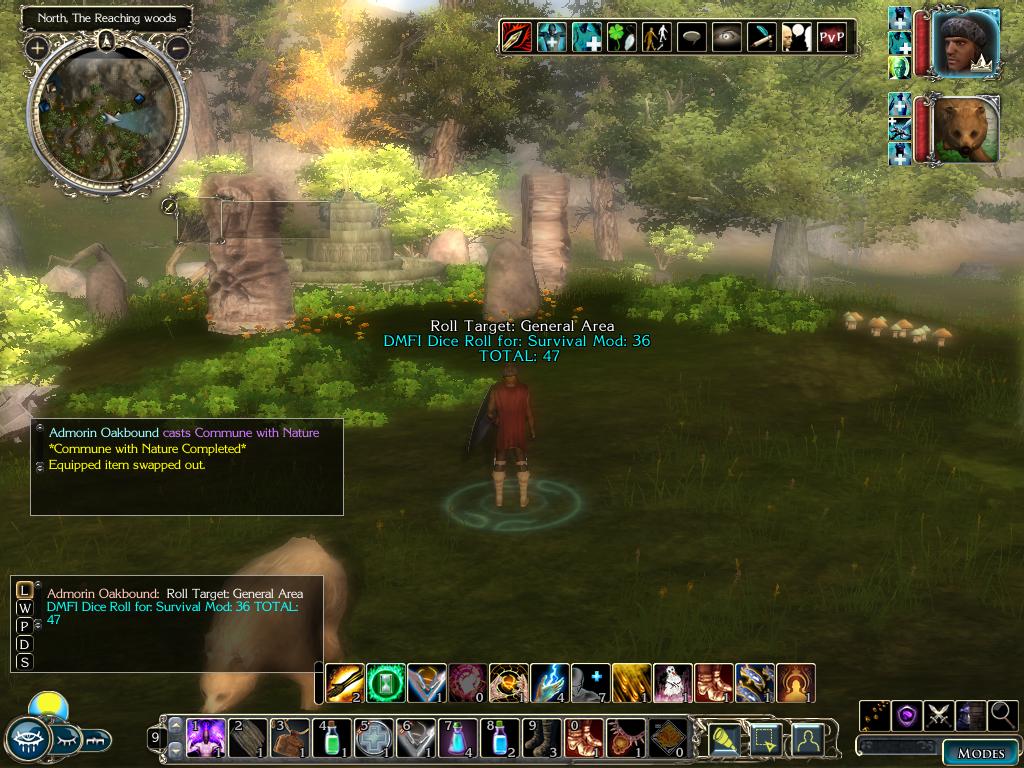Activate the lightning hand spell icon
This screenshot has width=1024, height=768.
pos(549,683)
